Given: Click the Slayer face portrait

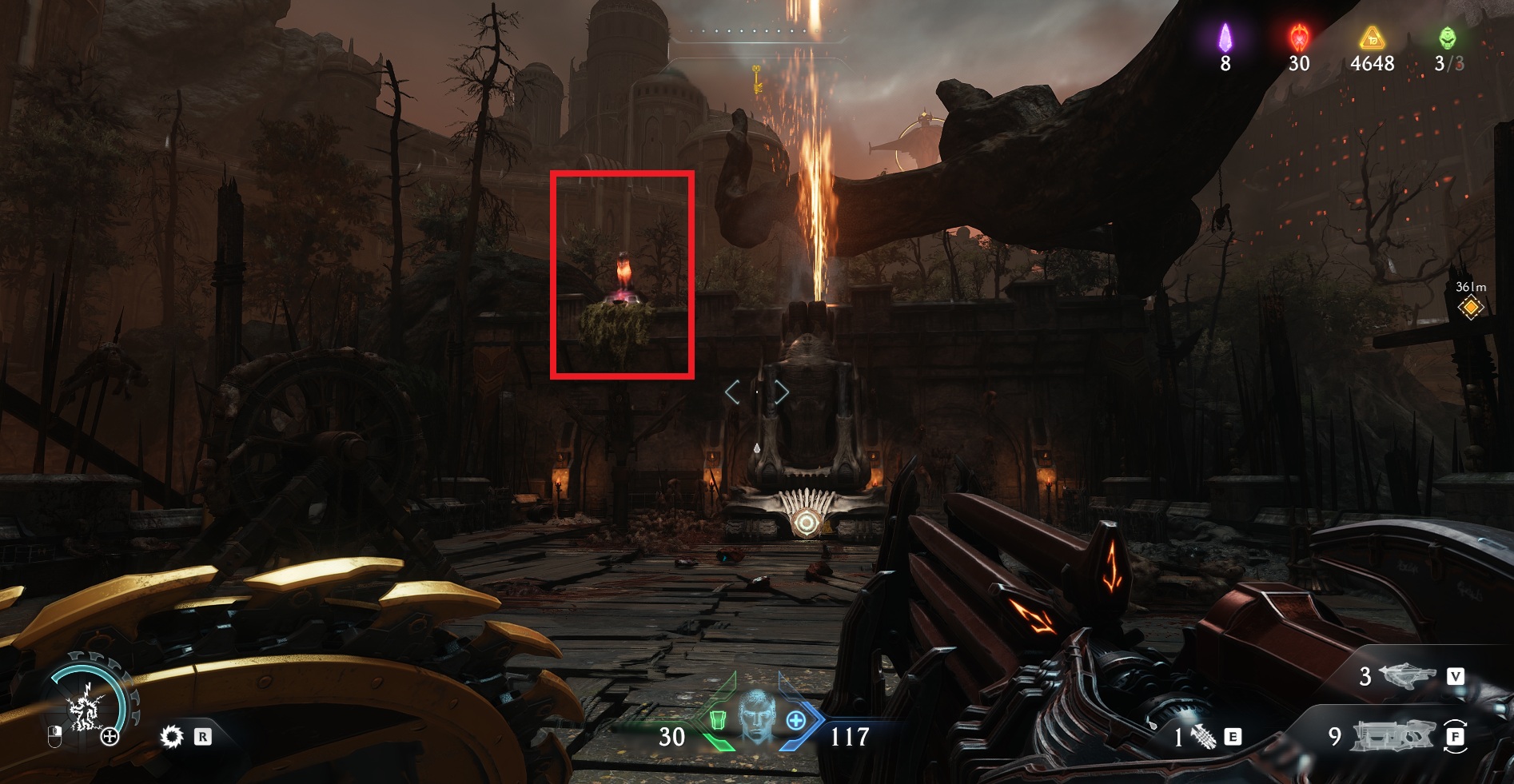Looking at the screenshot, I should coord(756,717).
